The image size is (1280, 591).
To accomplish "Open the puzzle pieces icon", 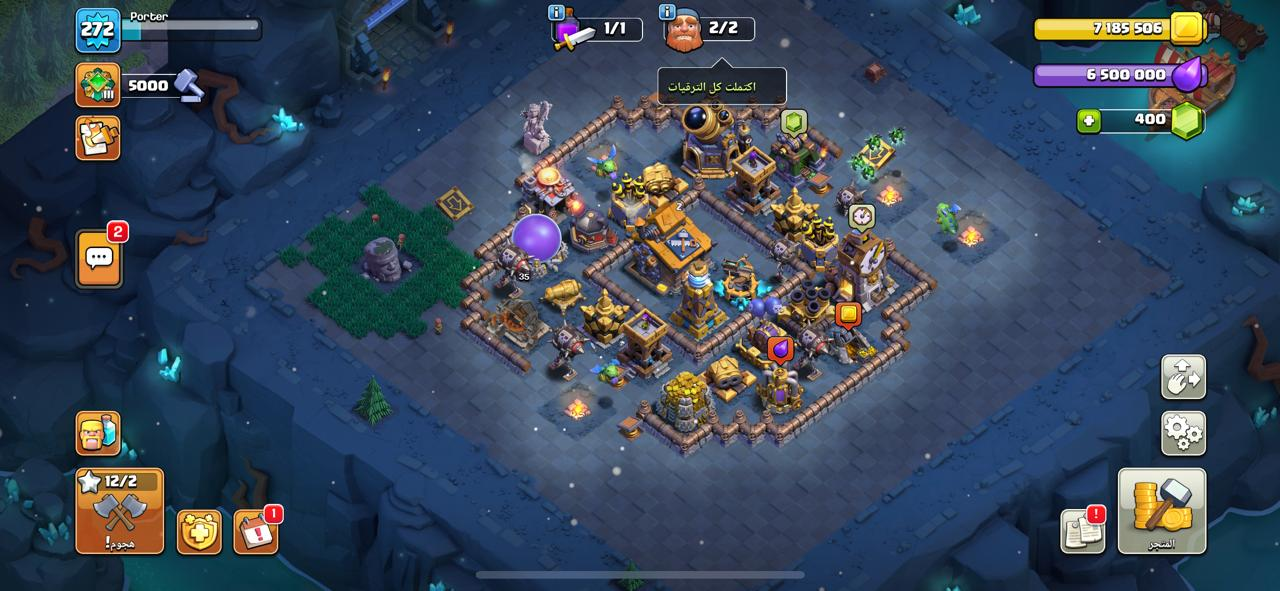I will (x=98, y=138).
